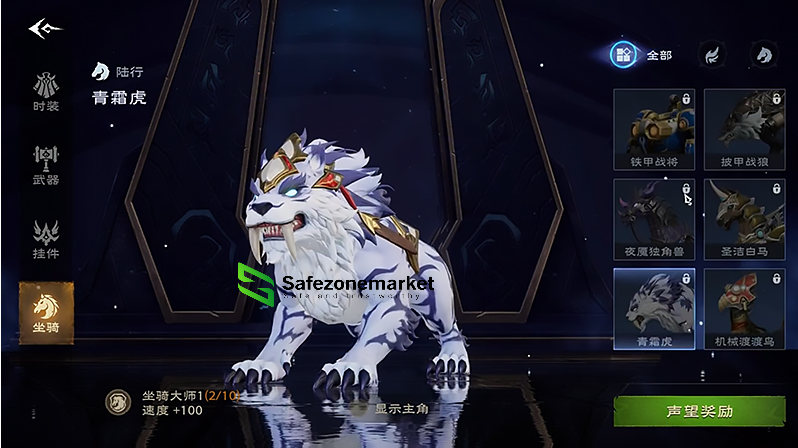Choose the 坐骑 mount tab
This screenshot has width=798, height=448.
45,312
